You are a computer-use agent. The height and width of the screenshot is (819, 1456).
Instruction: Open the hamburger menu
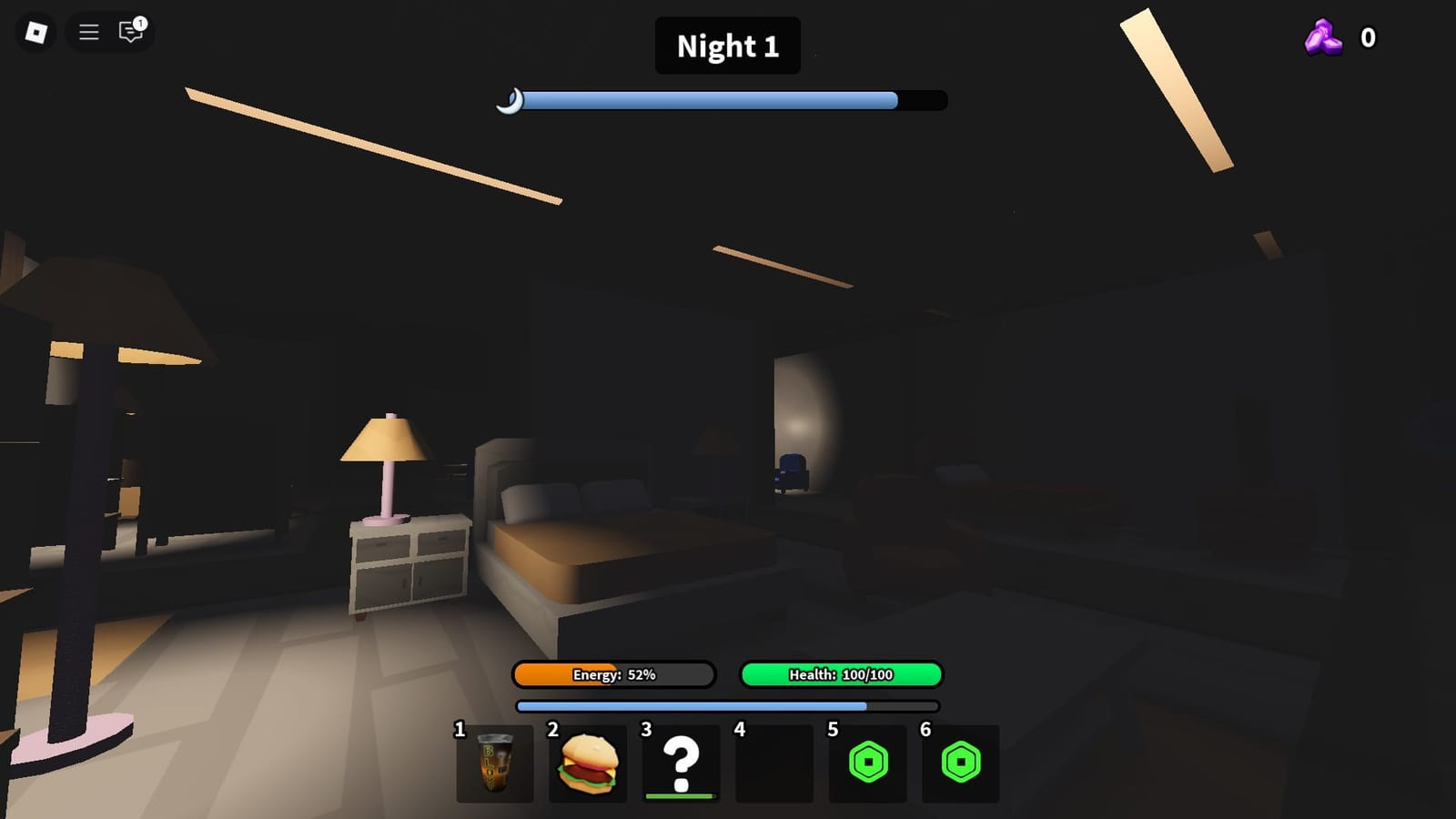coord(87,33)
